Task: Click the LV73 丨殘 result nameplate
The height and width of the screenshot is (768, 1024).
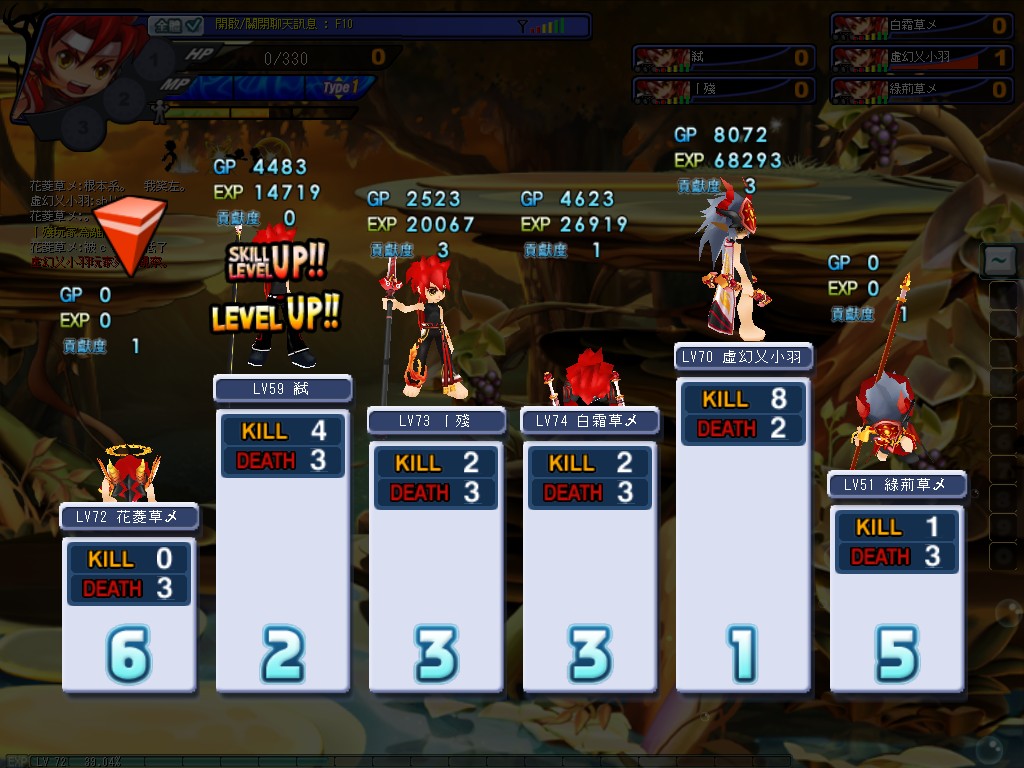Action: click(436, 421)
